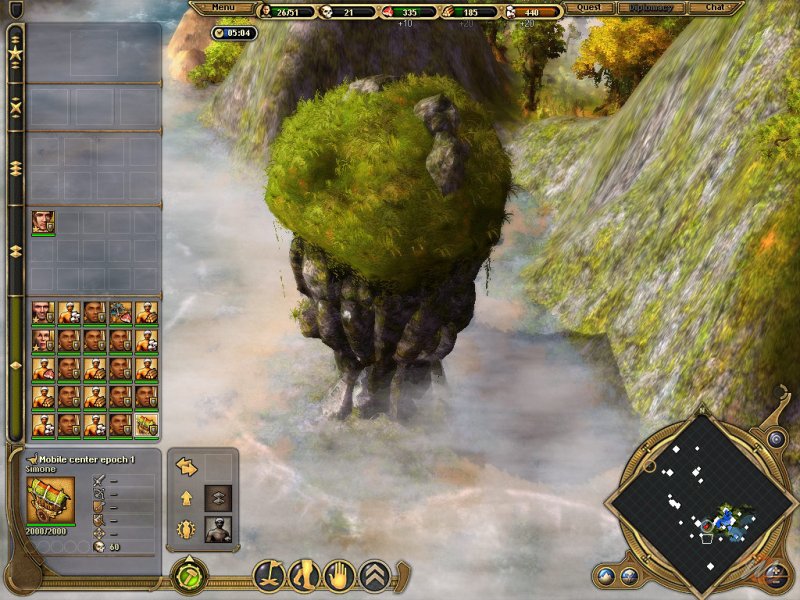Select the hero portrait in group panel
This screenshot has width=800, height=600.
point(42,222)
